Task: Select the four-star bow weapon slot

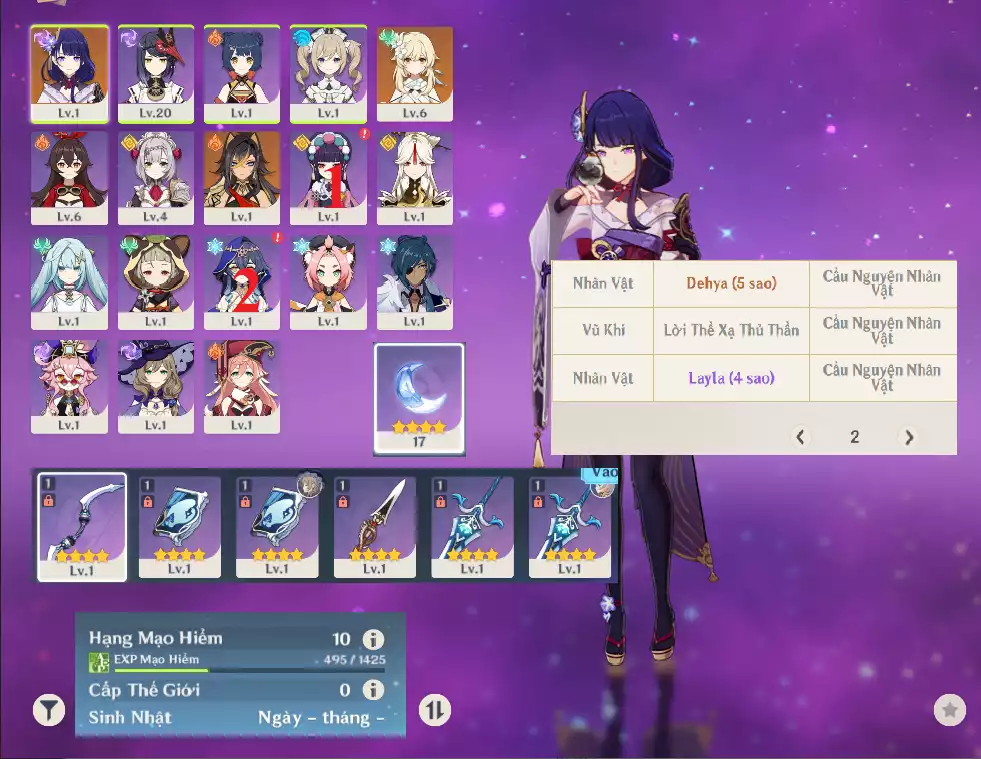Action: point(82,526)
